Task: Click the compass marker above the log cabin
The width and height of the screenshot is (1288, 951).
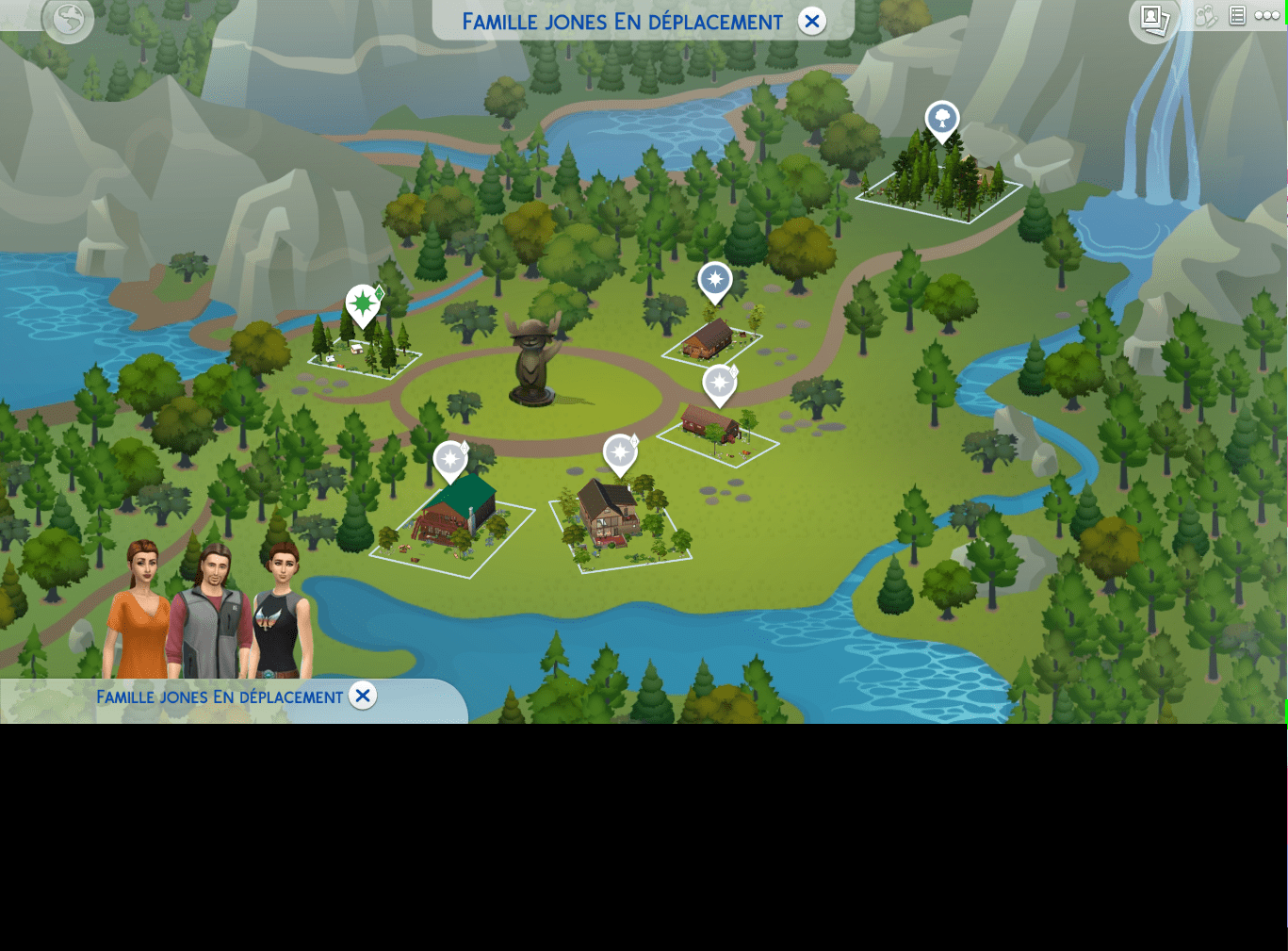Action: pyautogui.click(x=719, y=383)
